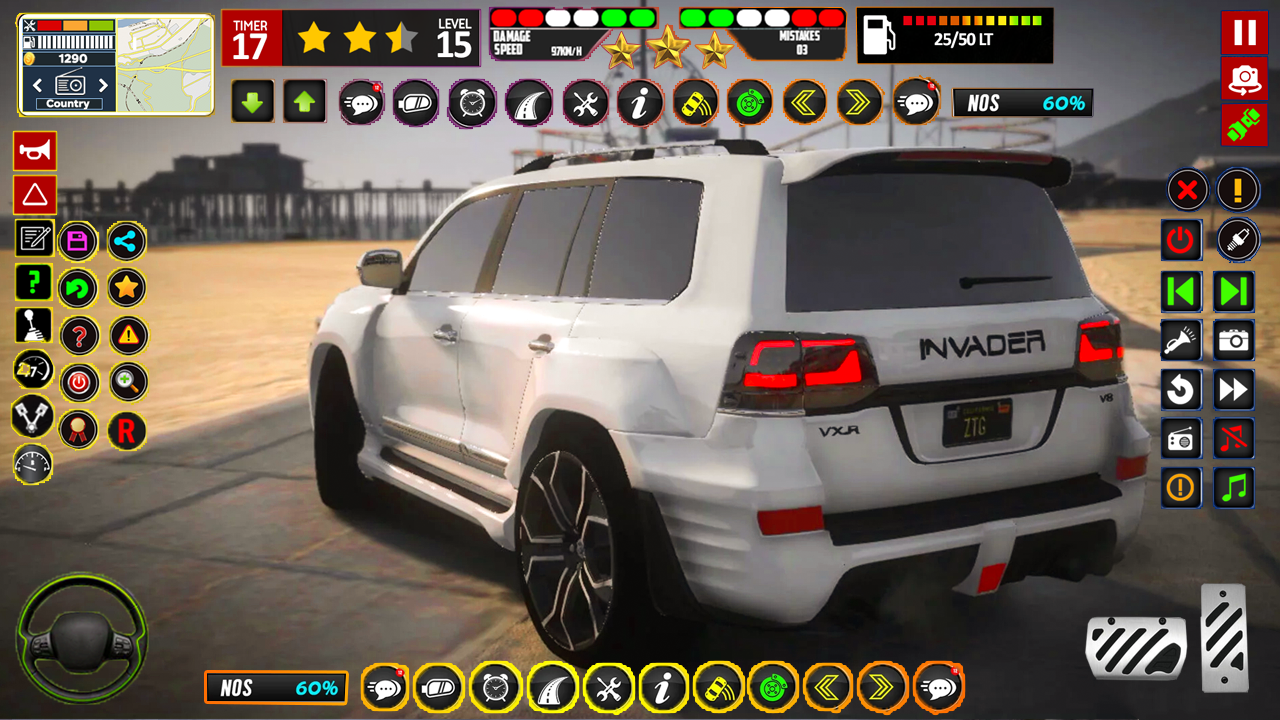Mute music with the crossed note toggle

(x=1234, y=438)
